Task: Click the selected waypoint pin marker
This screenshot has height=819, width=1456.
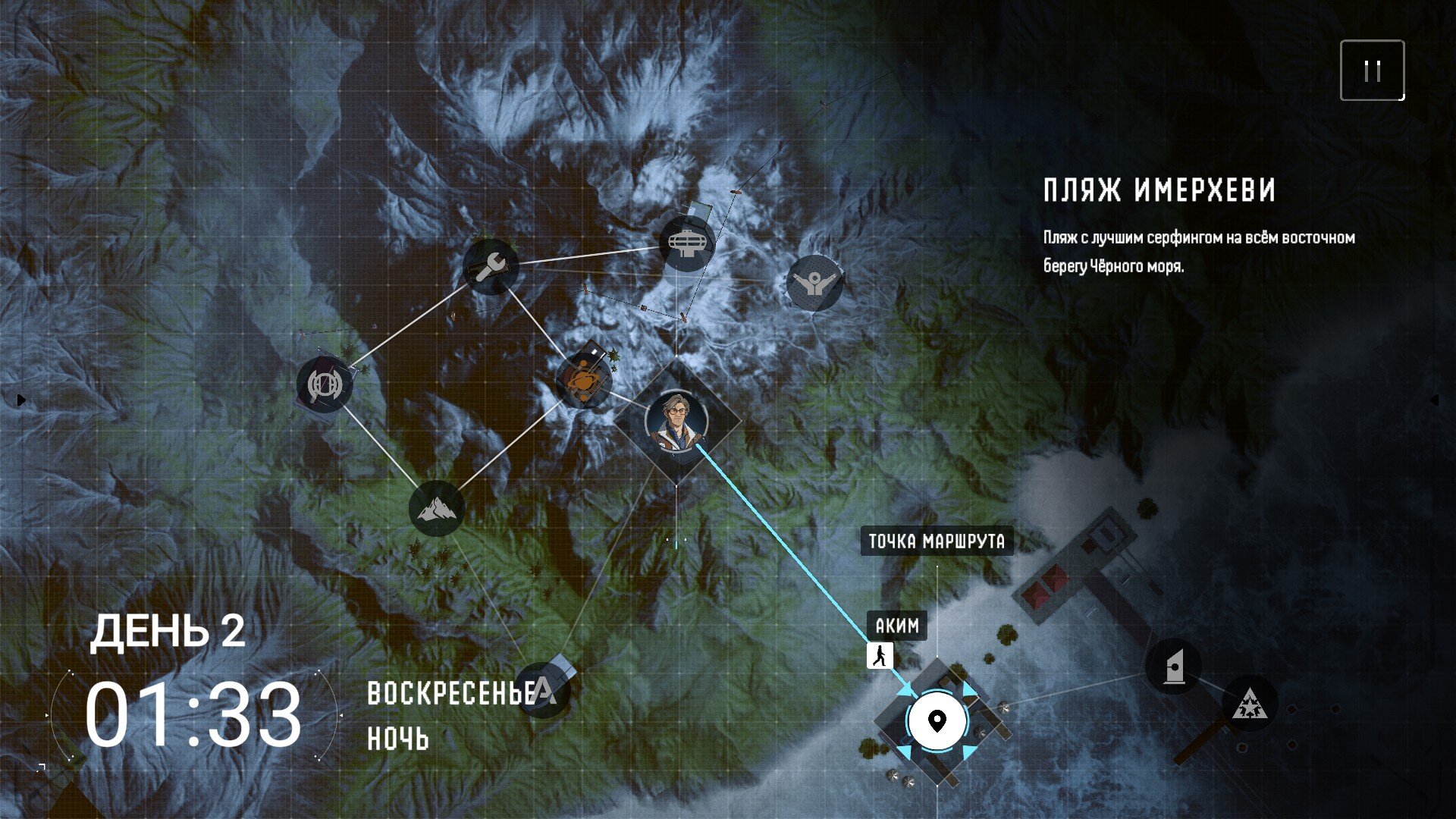Action: [937, 721]
